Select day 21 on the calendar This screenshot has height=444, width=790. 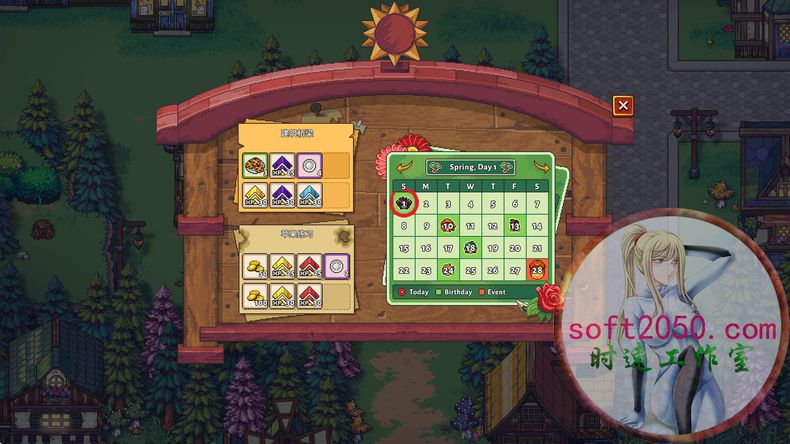(537, 248)
